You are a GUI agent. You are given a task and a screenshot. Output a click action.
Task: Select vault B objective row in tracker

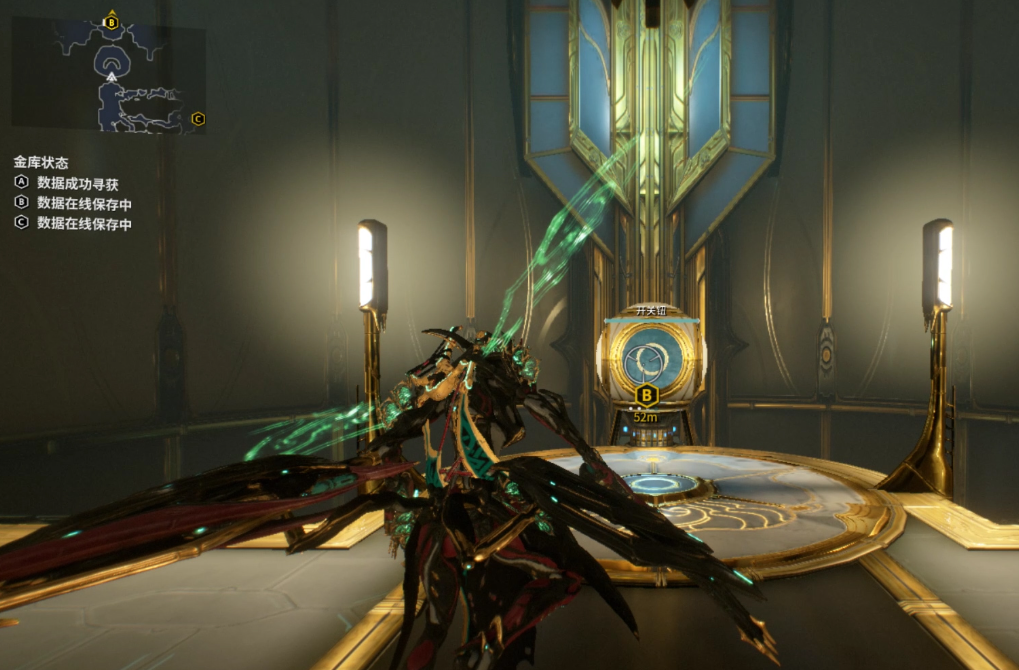(76, 203)
